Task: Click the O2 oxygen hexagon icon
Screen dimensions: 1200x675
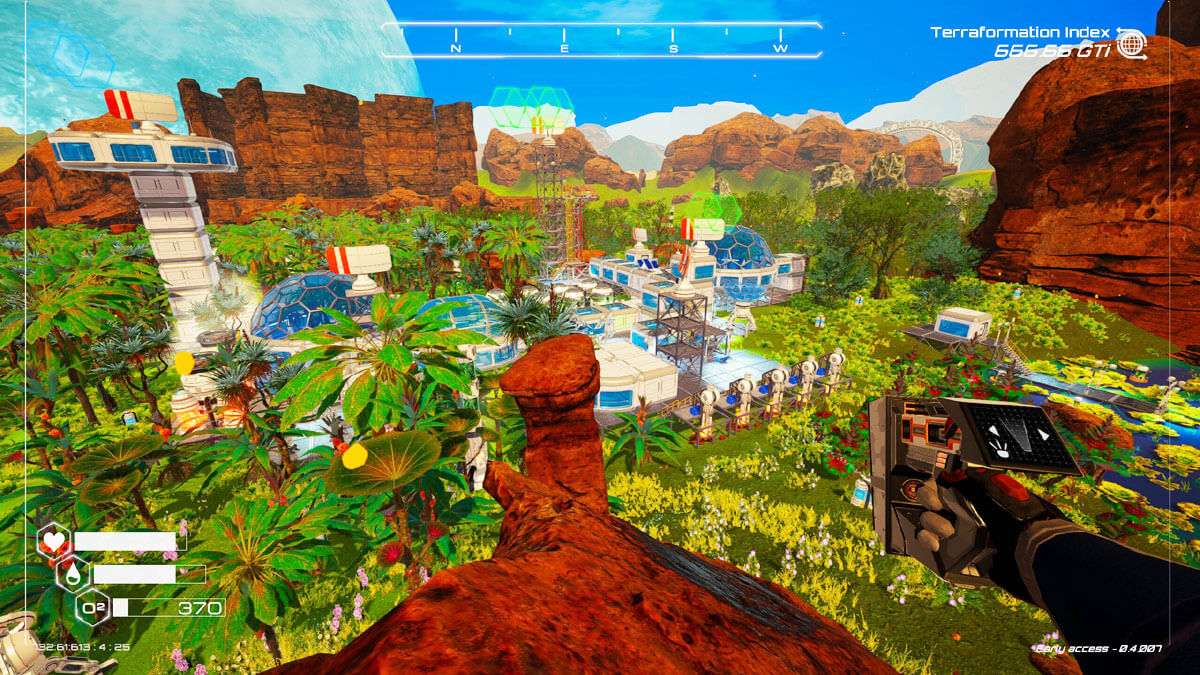Action: pyautogui.click(x=92, y=608)
